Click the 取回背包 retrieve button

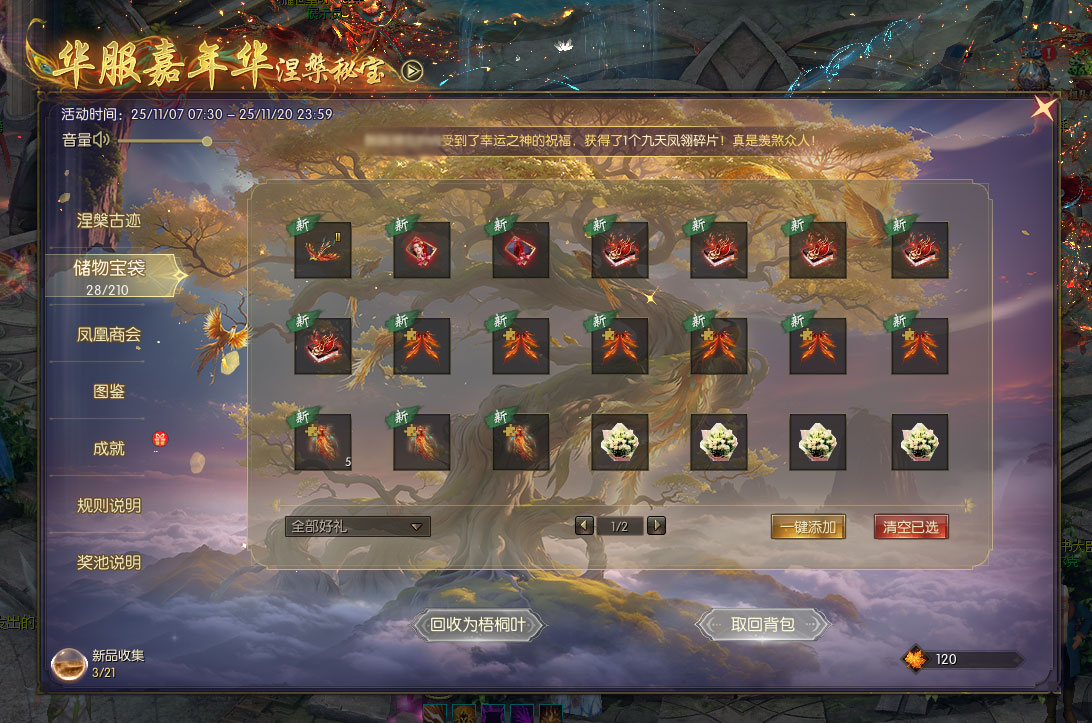pos(762,625)
